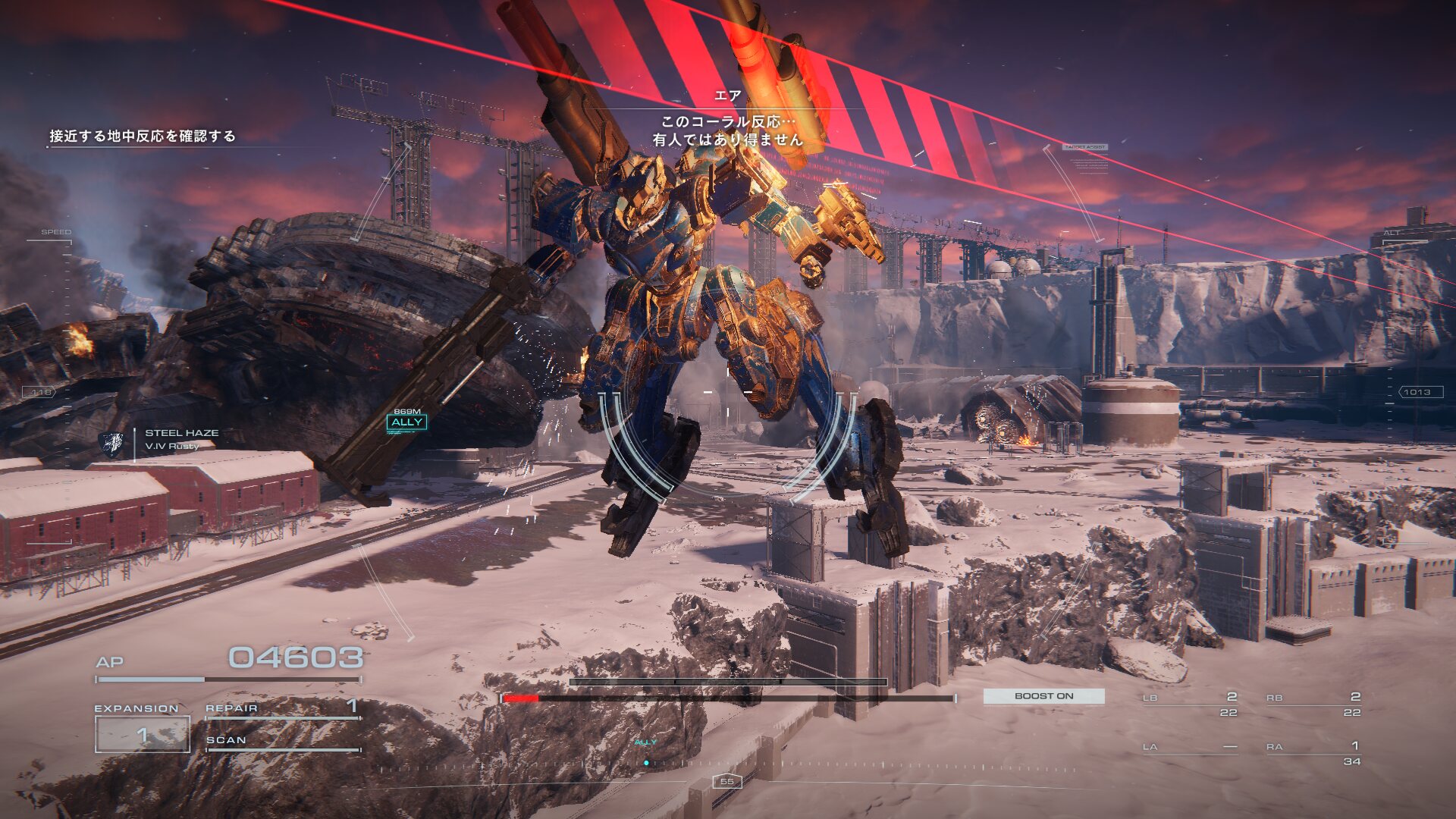Select the LB shoulder weapon slot

coord(1190,704)
